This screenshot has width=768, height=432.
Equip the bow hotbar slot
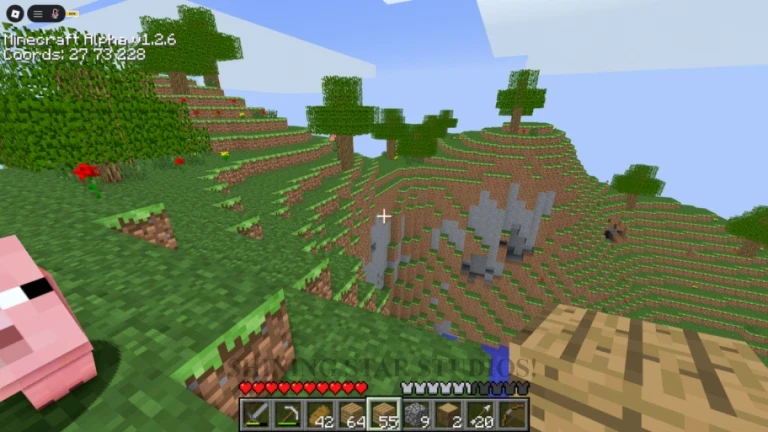(x=512, y=414)
